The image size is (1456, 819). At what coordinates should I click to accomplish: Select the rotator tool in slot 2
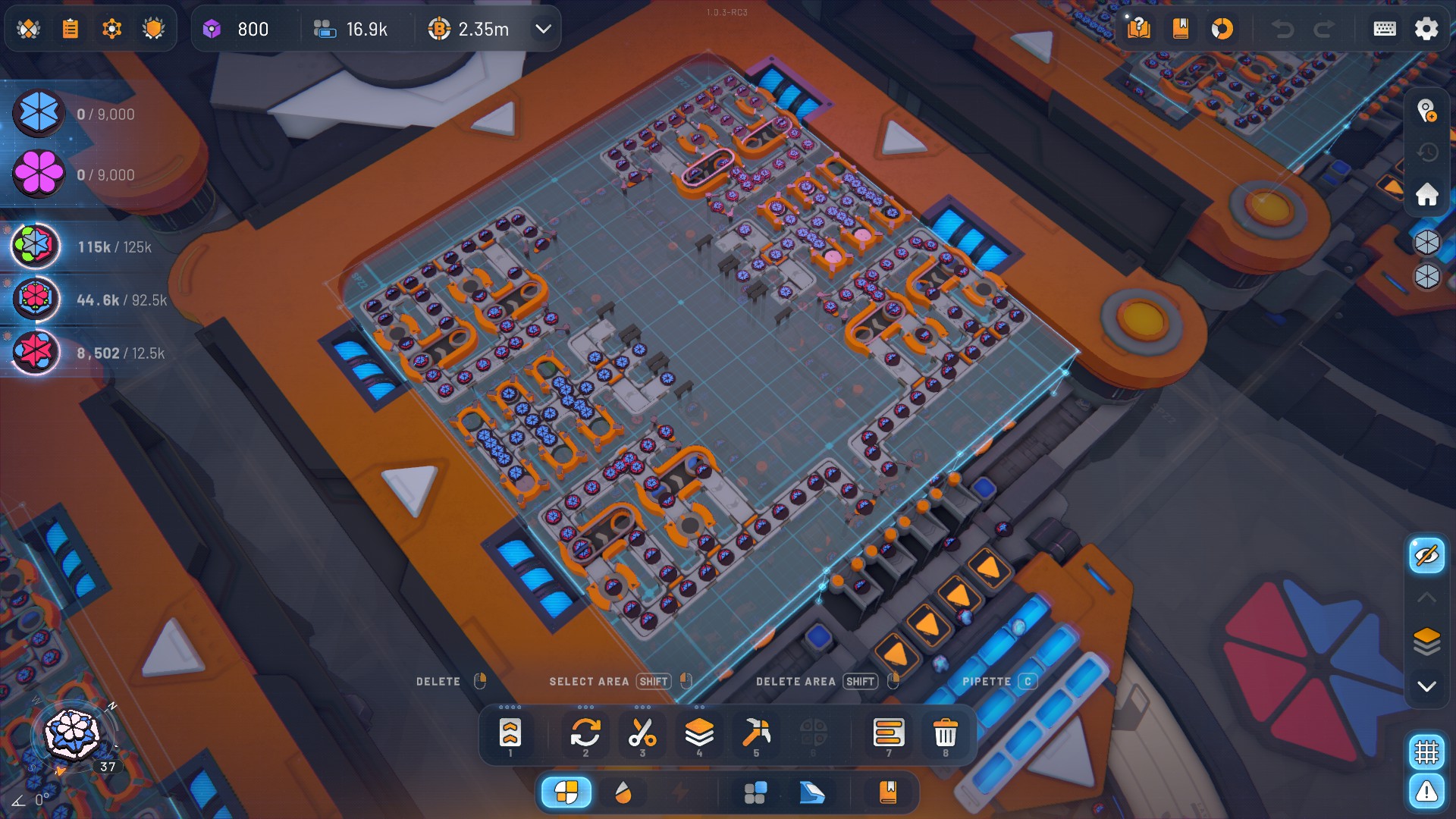point(585,734)
